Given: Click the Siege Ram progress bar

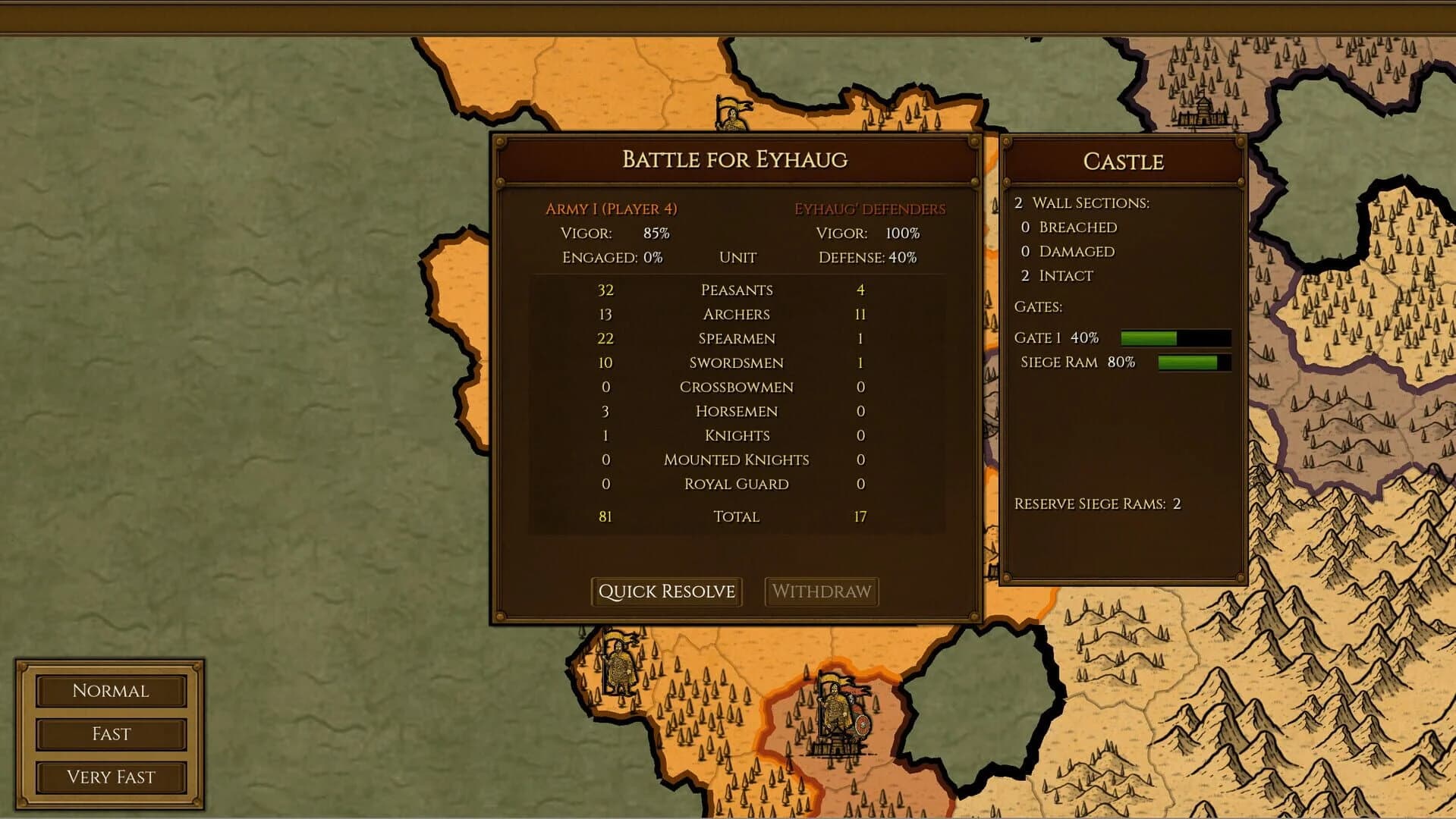Looking at the screenshot, I should (x=1193, y=362).
